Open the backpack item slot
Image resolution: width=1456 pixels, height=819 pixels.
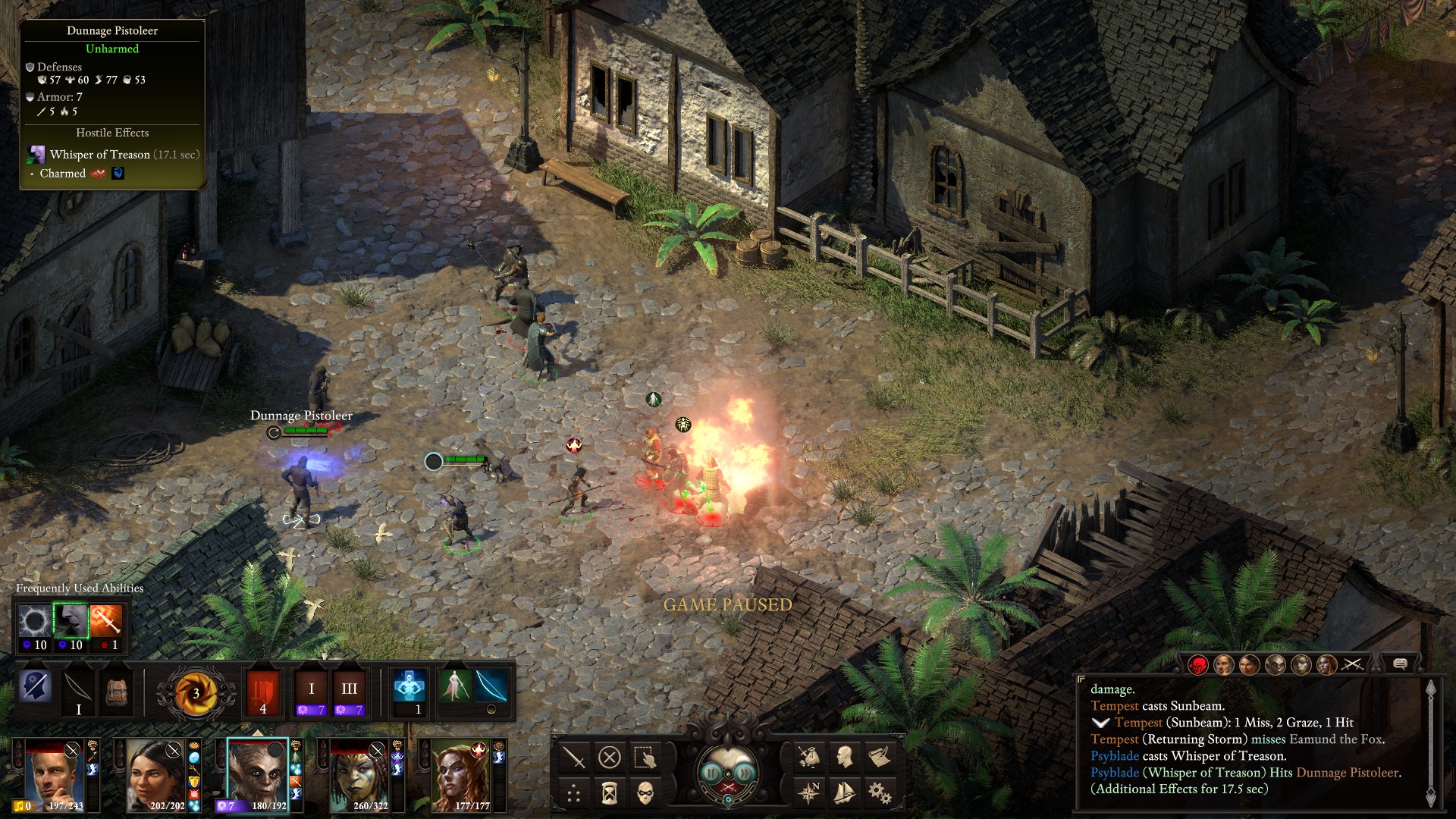pos(116,690)
